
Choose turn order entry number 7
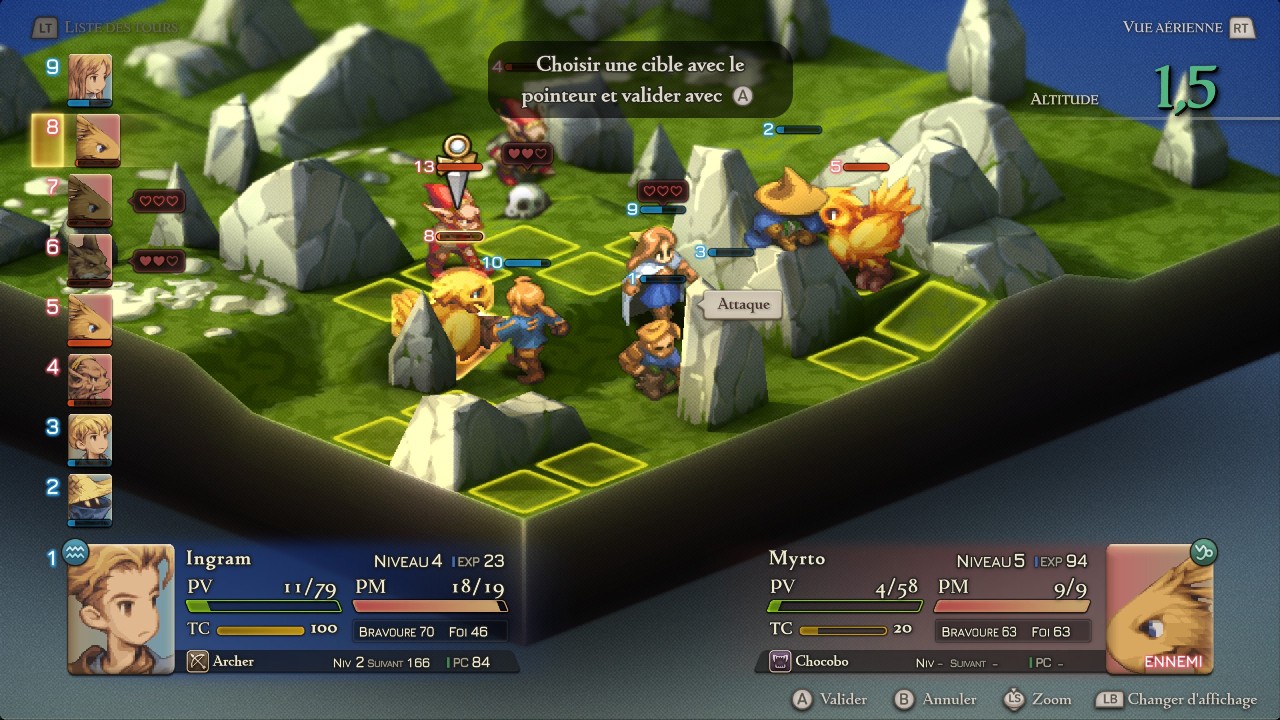tap(90, 200)
